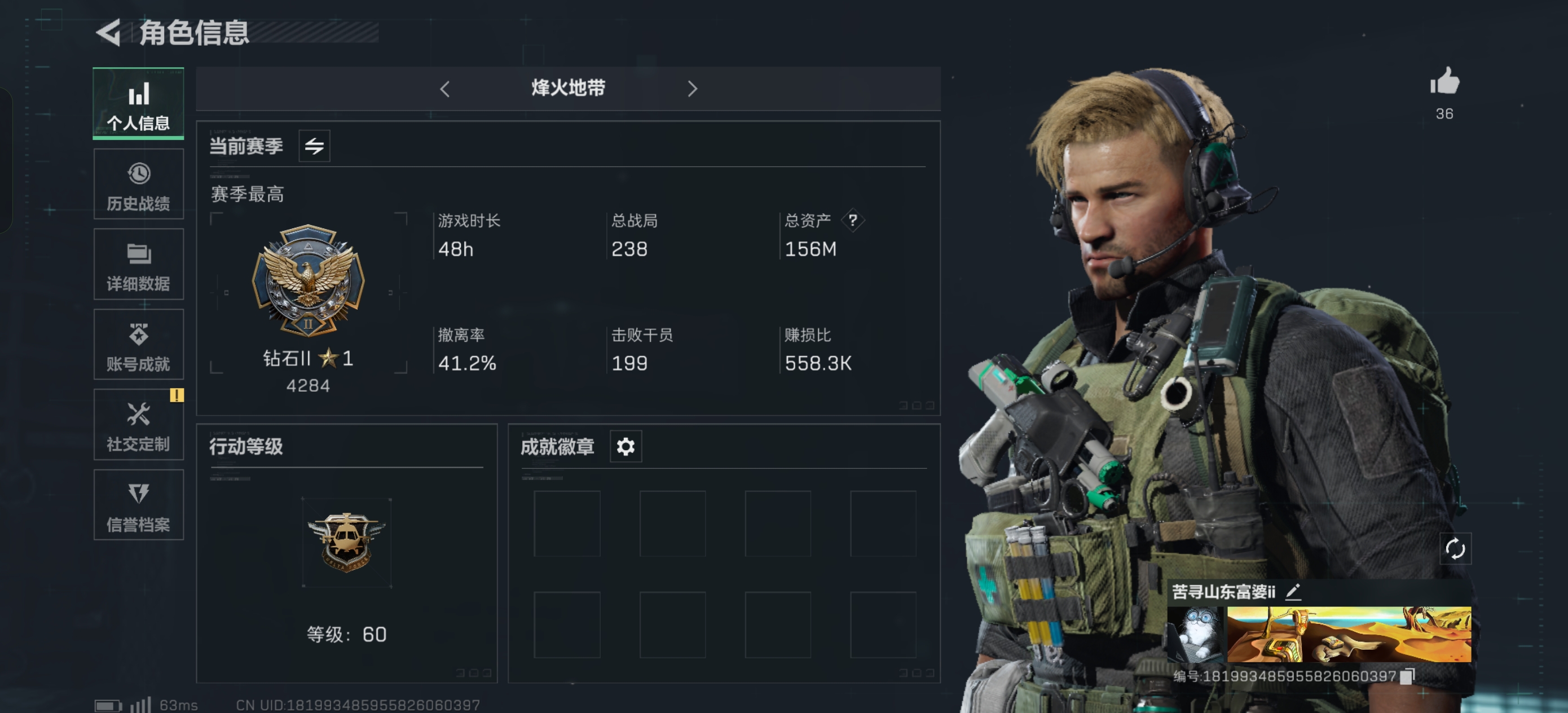
Task: Select the 钻石II rank badge
Action: coord(308,281)
